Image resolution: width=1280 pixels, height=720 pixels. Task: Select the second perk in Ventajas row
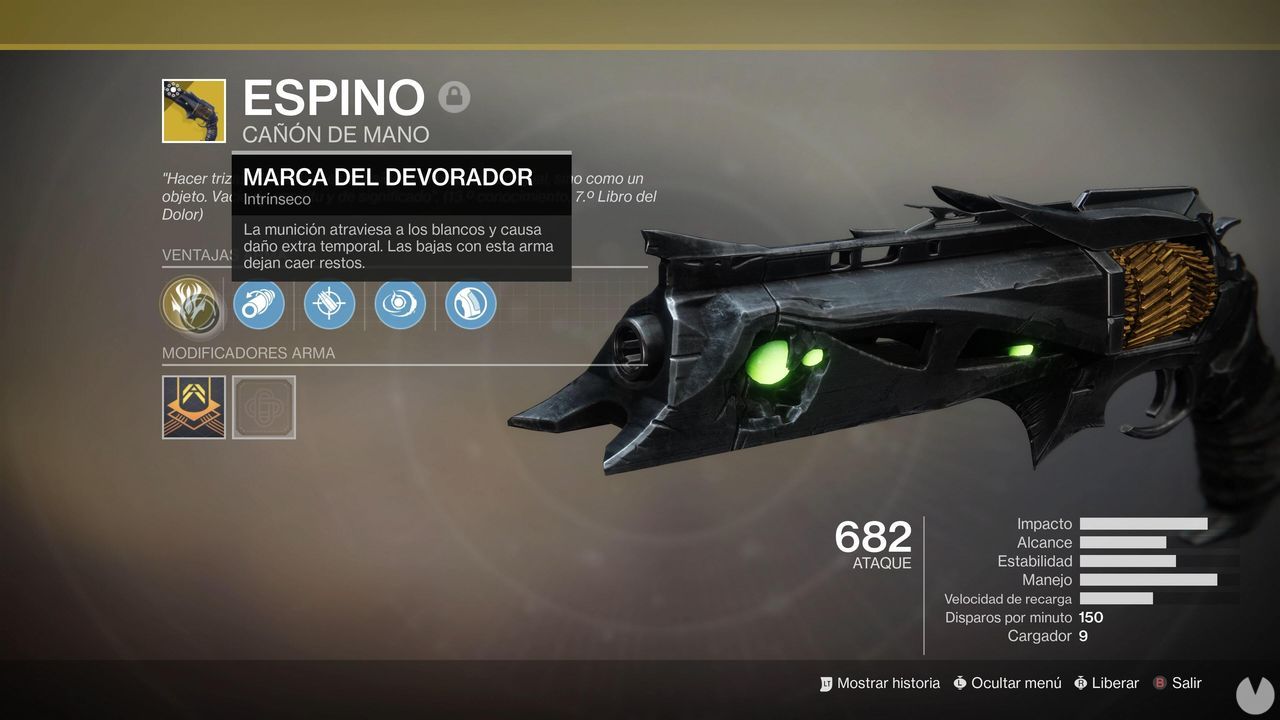pyautogui.click(x=259, y=304)
